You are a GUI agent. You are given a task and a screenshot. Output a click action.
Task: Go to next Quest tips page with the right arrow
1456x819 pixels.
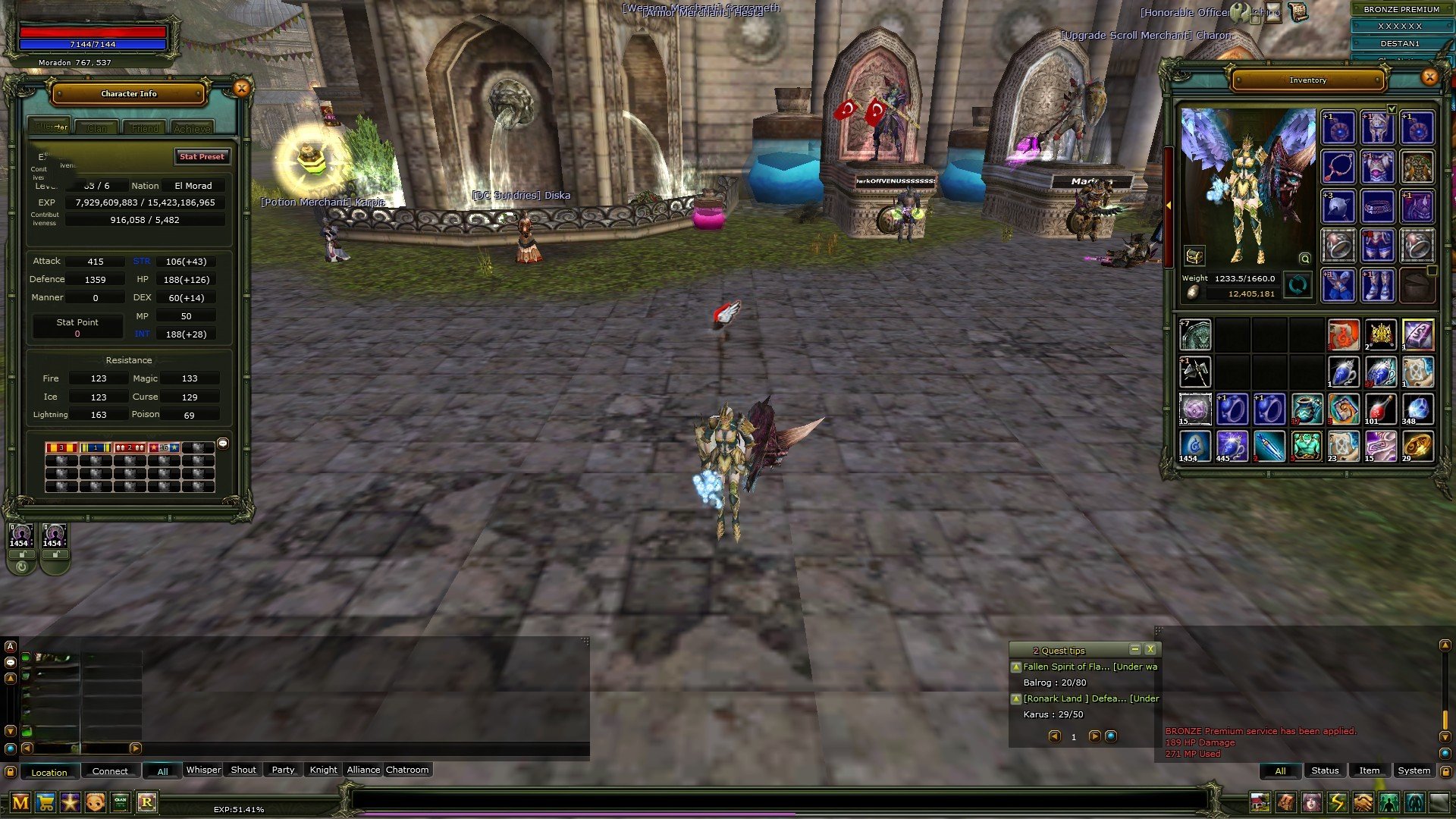click(1095, 736)
